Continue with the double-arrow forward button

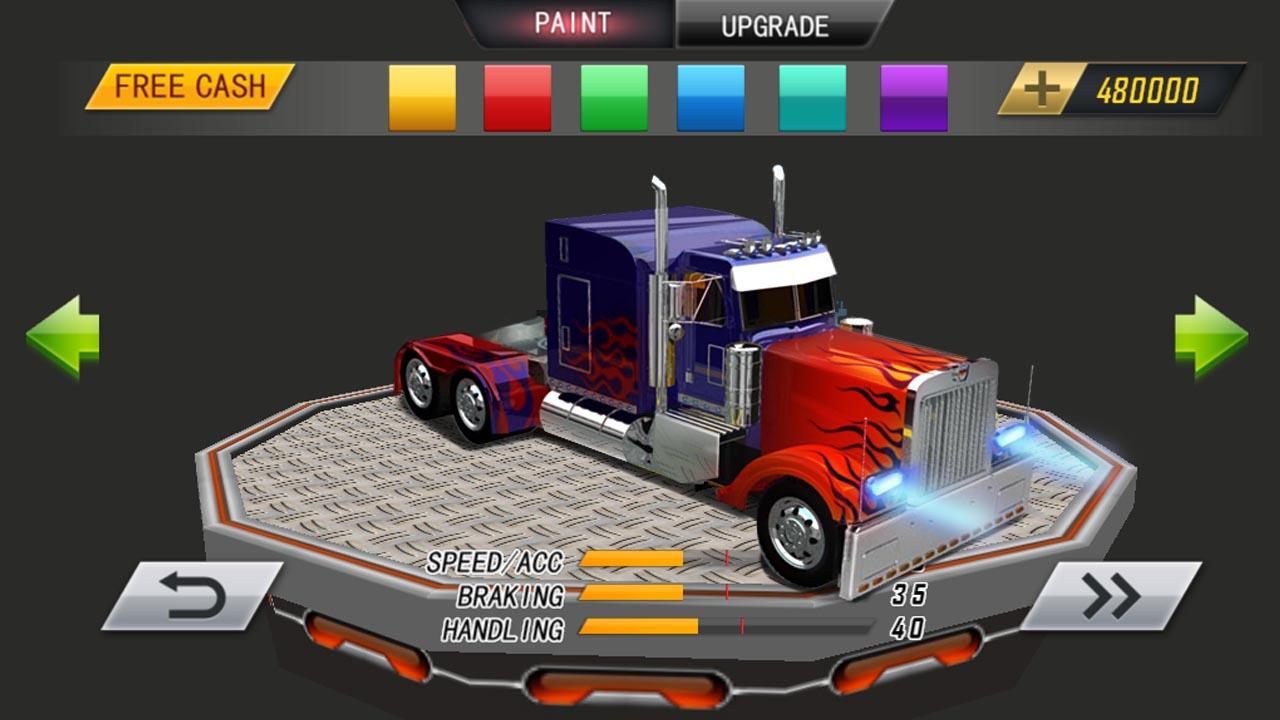click(x=1111, y=596)
